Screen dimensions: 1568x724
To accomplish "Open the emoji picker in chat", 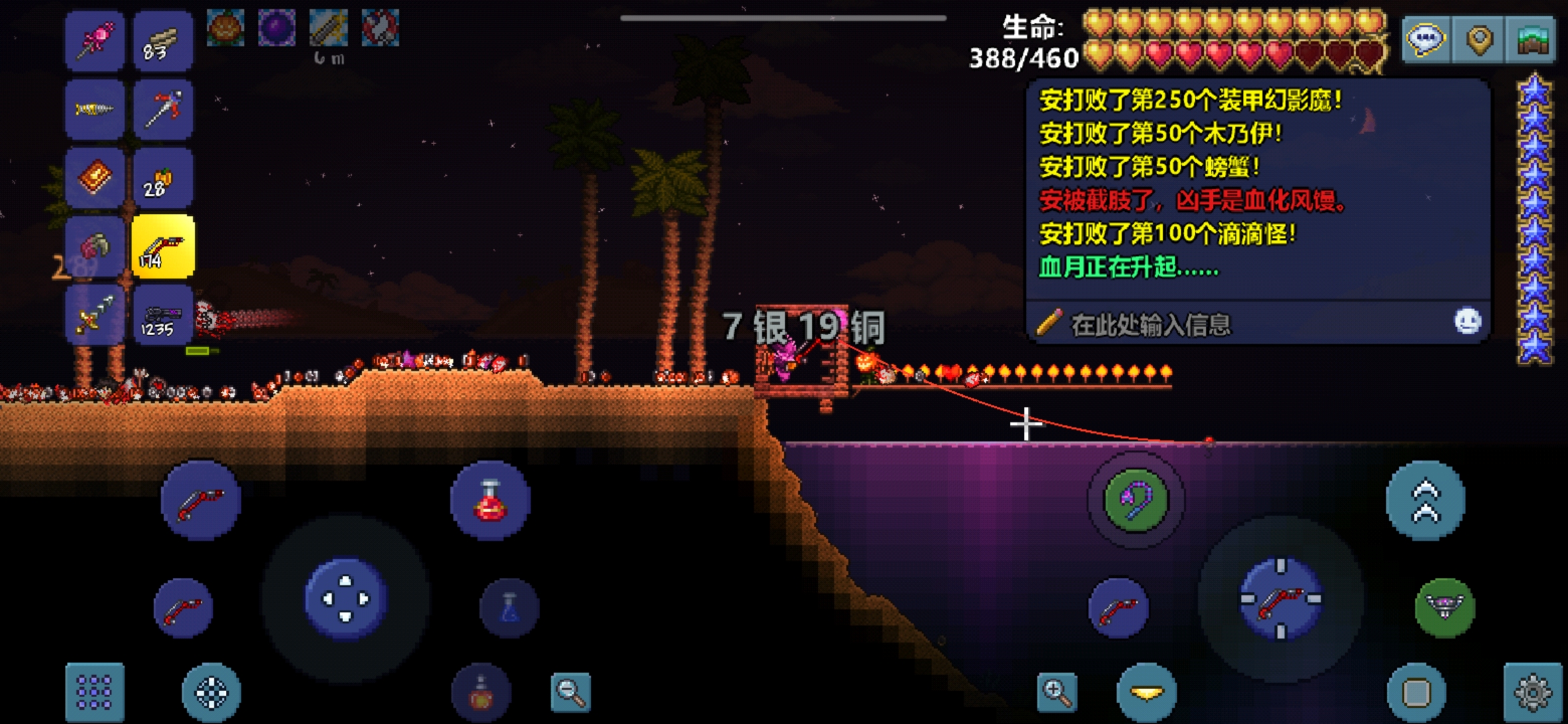I will click(1467, 321).
